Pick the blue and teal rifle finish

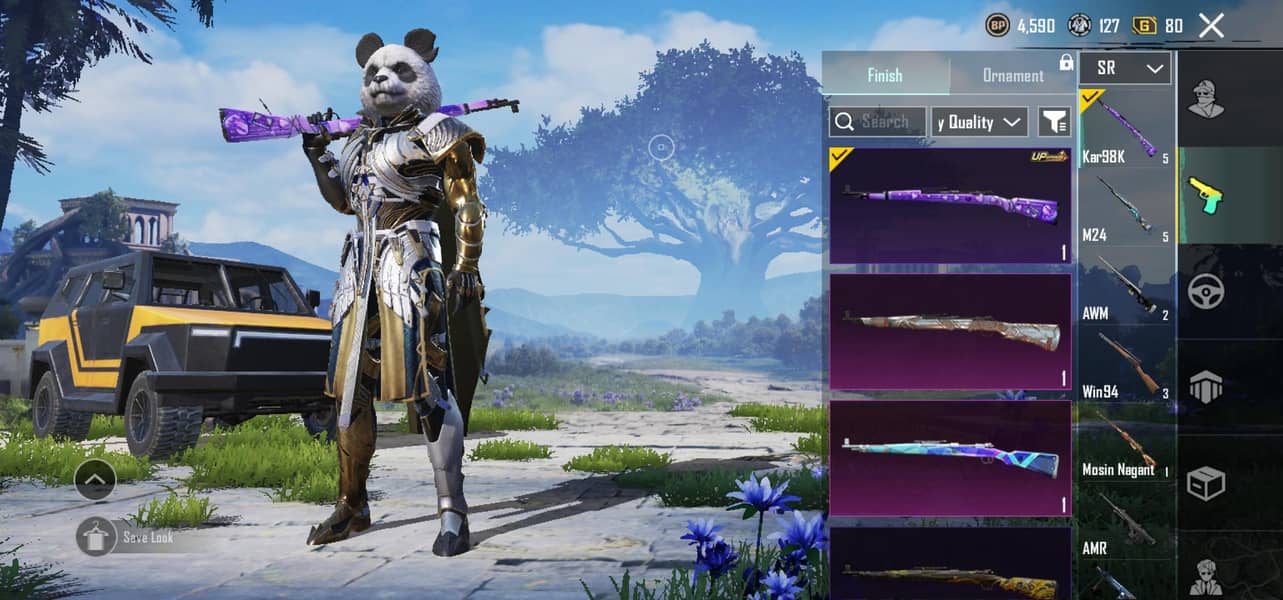click(950, 458)
